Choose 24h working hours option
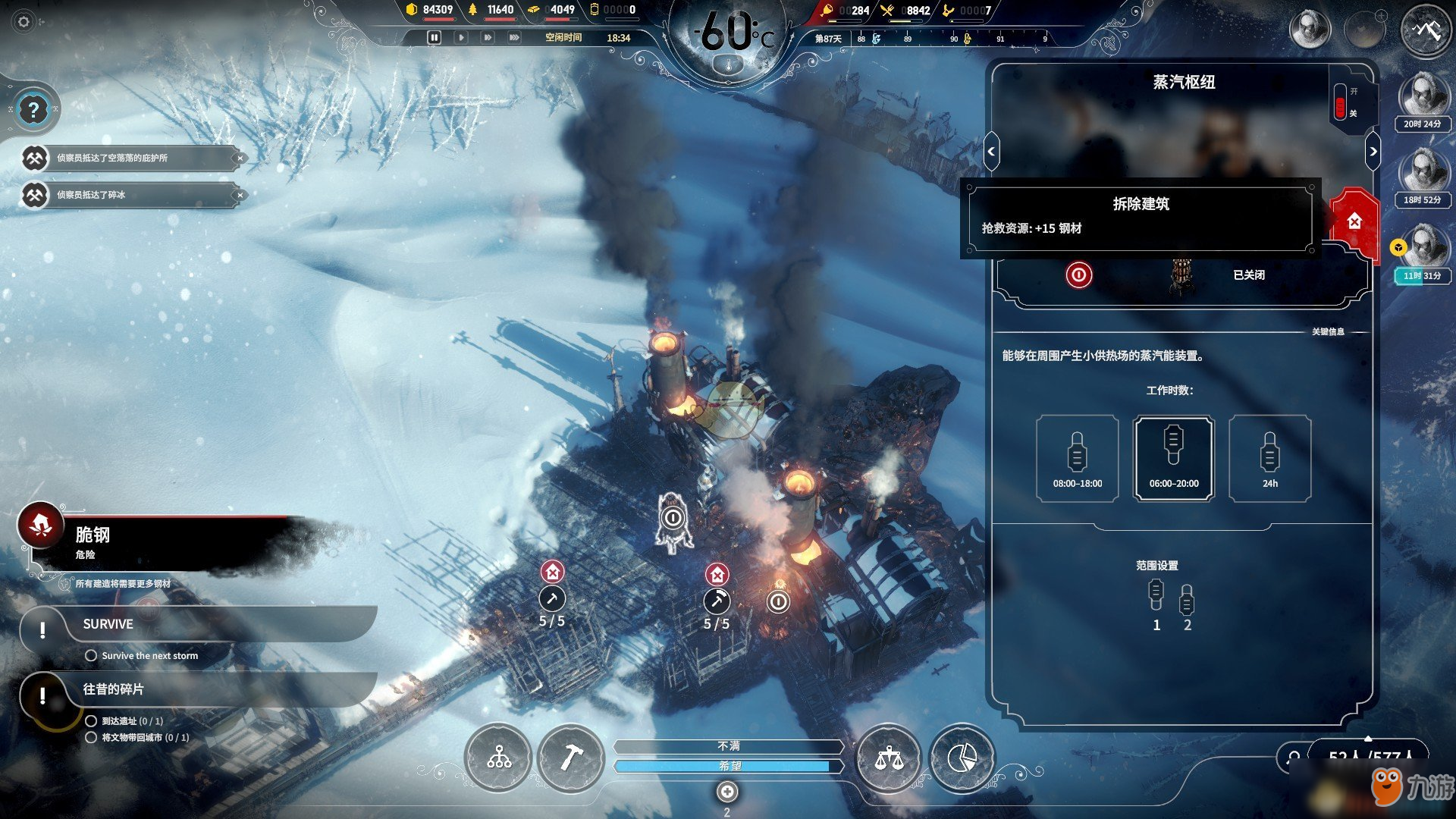Screen dimensions: 1456x819 pyautogui.click(x=1269, y=458)
